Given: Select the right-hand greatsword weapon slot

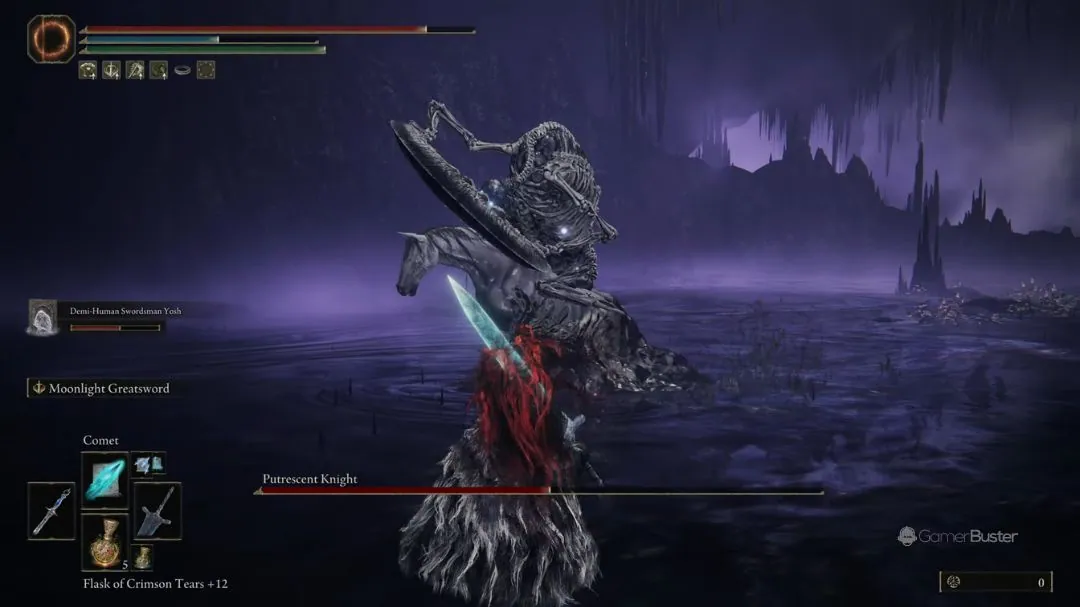Looking at the screenshot, I should click(x=157, y=511).
